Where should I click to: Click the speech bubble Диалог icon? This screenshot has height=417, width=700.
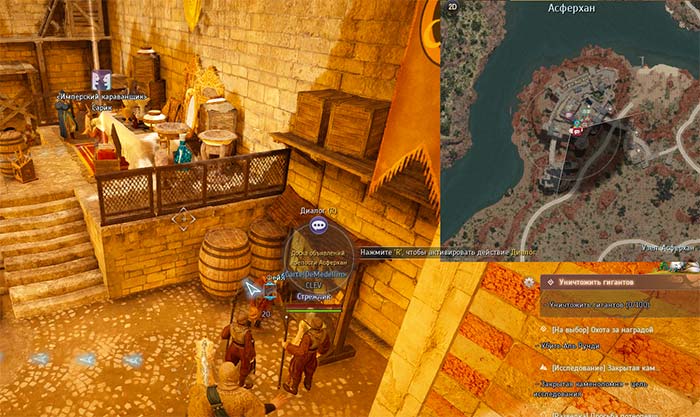point(317,226)
